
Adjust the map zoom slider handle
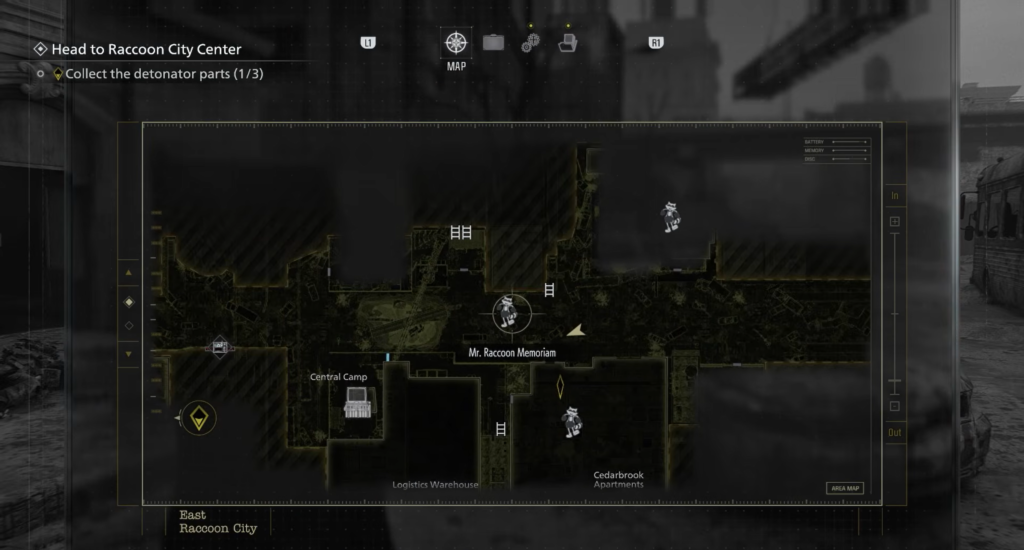coord(895,381)
